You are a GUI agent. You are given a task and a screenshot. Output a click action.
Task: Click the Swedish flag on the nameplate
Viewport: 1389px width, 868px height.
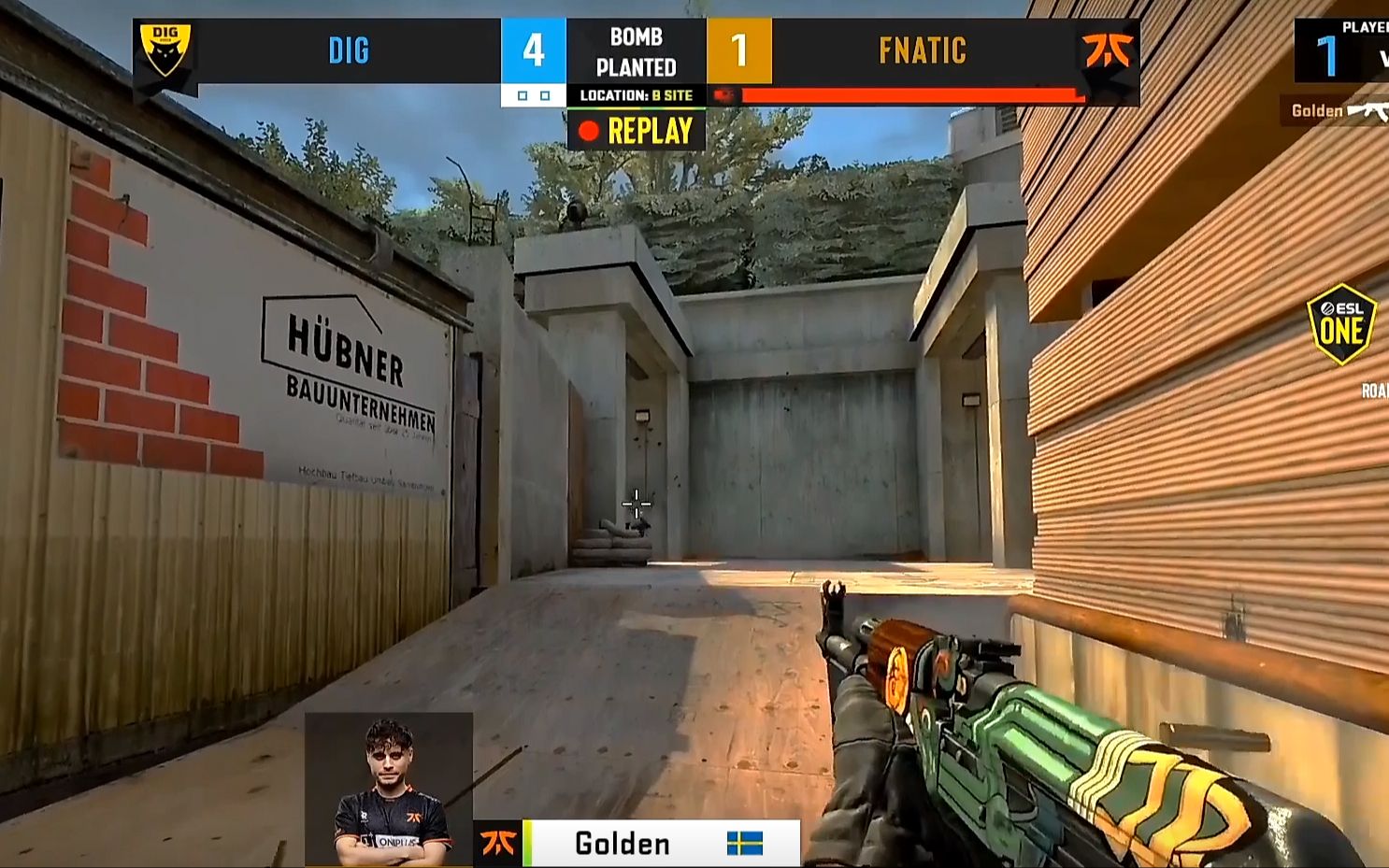744,844
